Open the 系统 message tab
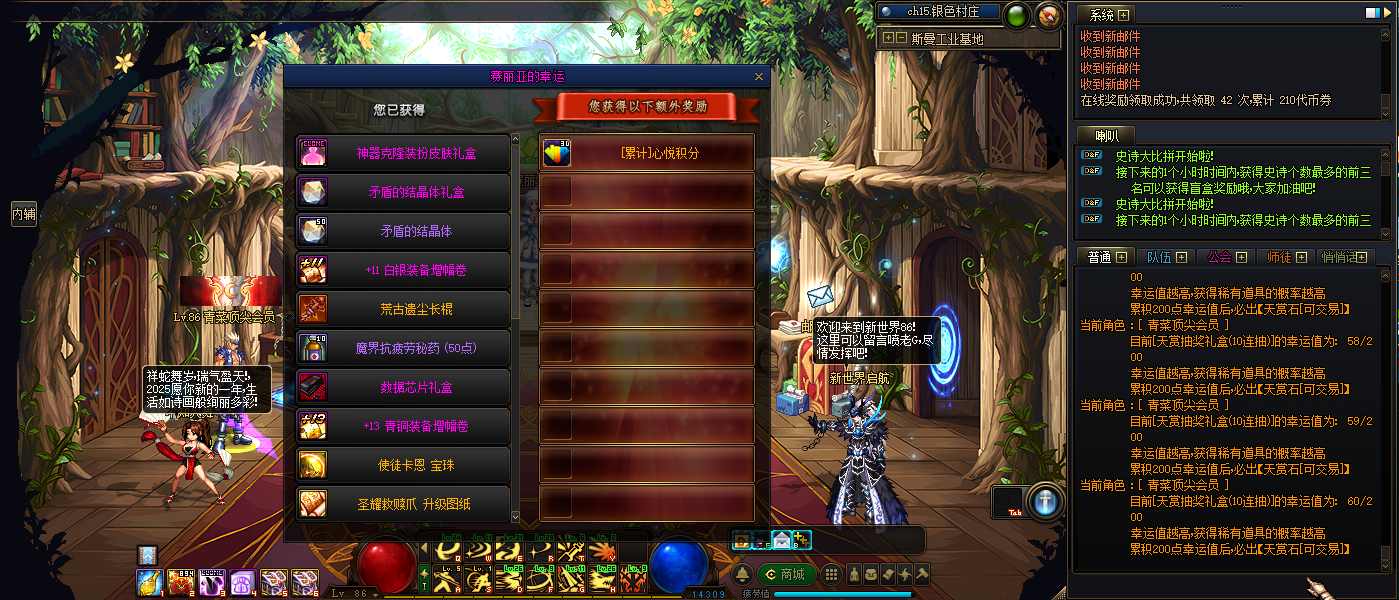 click(x=1107, y=15)
